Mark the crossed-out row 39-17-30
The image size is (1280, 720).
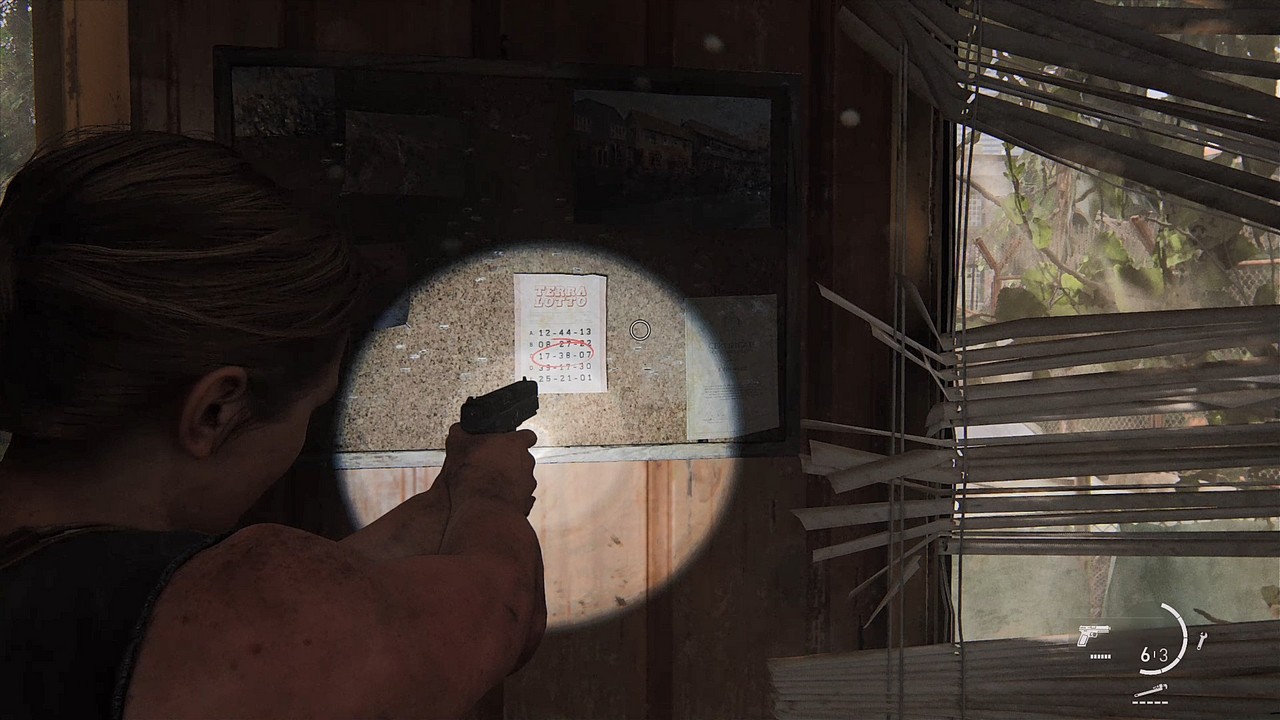pos(564,367)
